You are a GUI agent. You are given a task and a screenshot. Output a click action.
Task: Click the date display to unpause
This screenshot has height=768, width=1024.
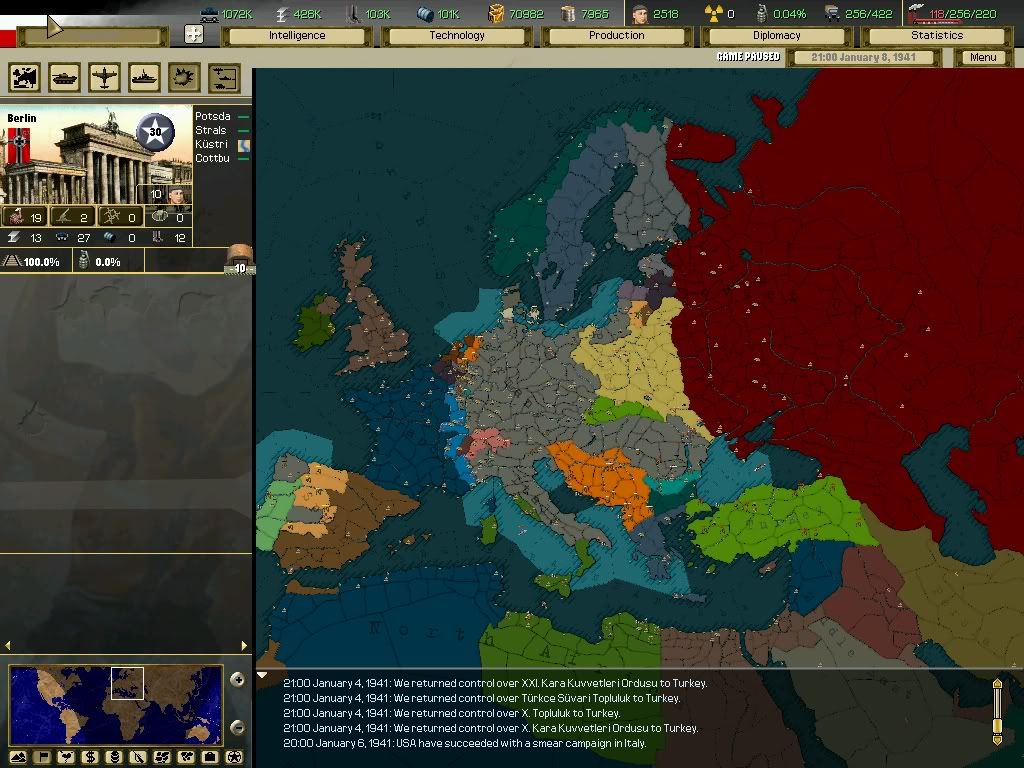click(866, 58)
